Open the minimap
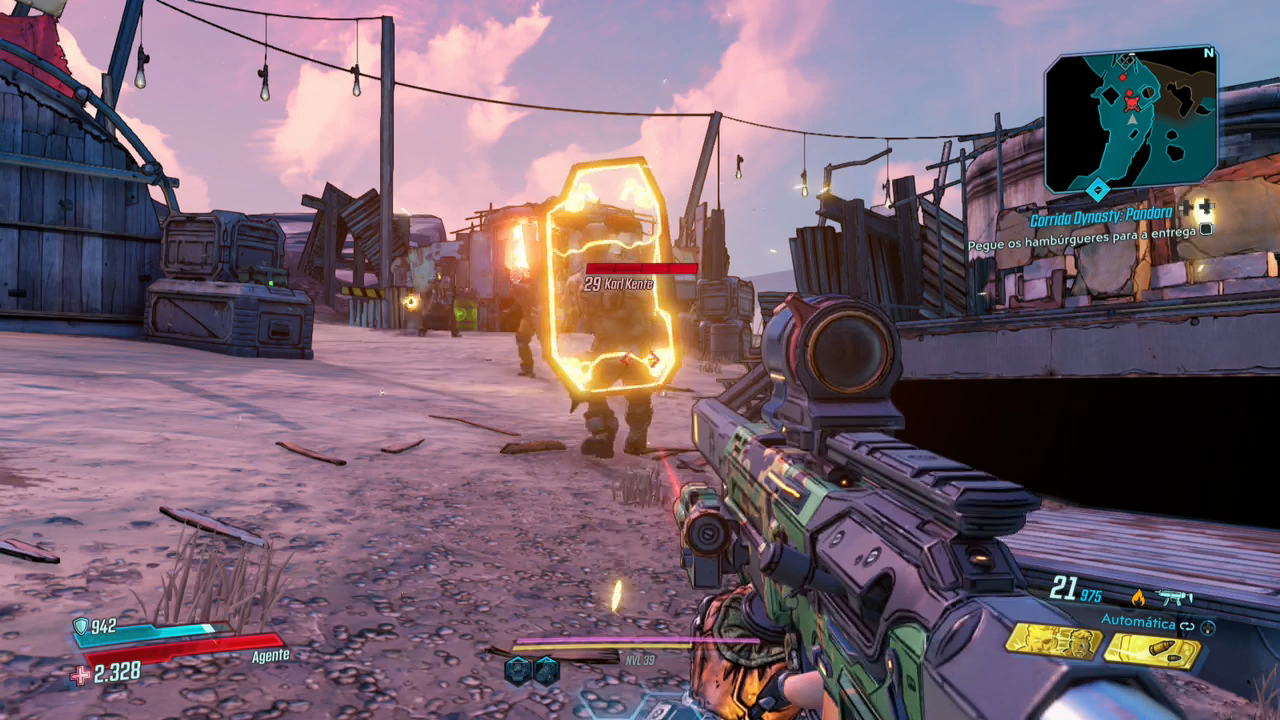The width and height of the screenshot is (1280, 720). tap(1130, 118)
